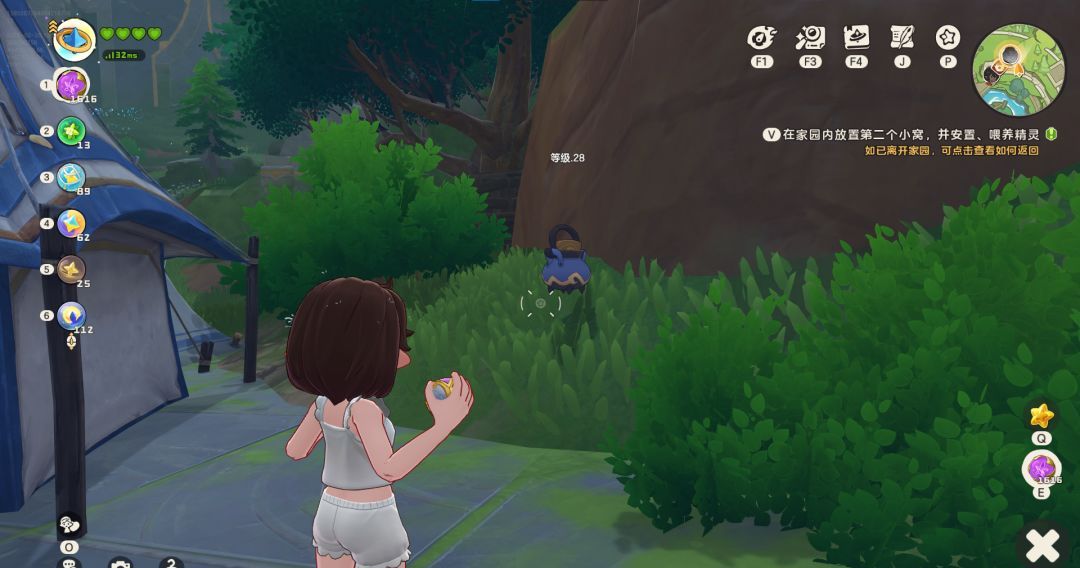The width and height of the screenshot is (1080, 568).
Task: Choose the light blue ball in slot 3
Action: (71, 177)
